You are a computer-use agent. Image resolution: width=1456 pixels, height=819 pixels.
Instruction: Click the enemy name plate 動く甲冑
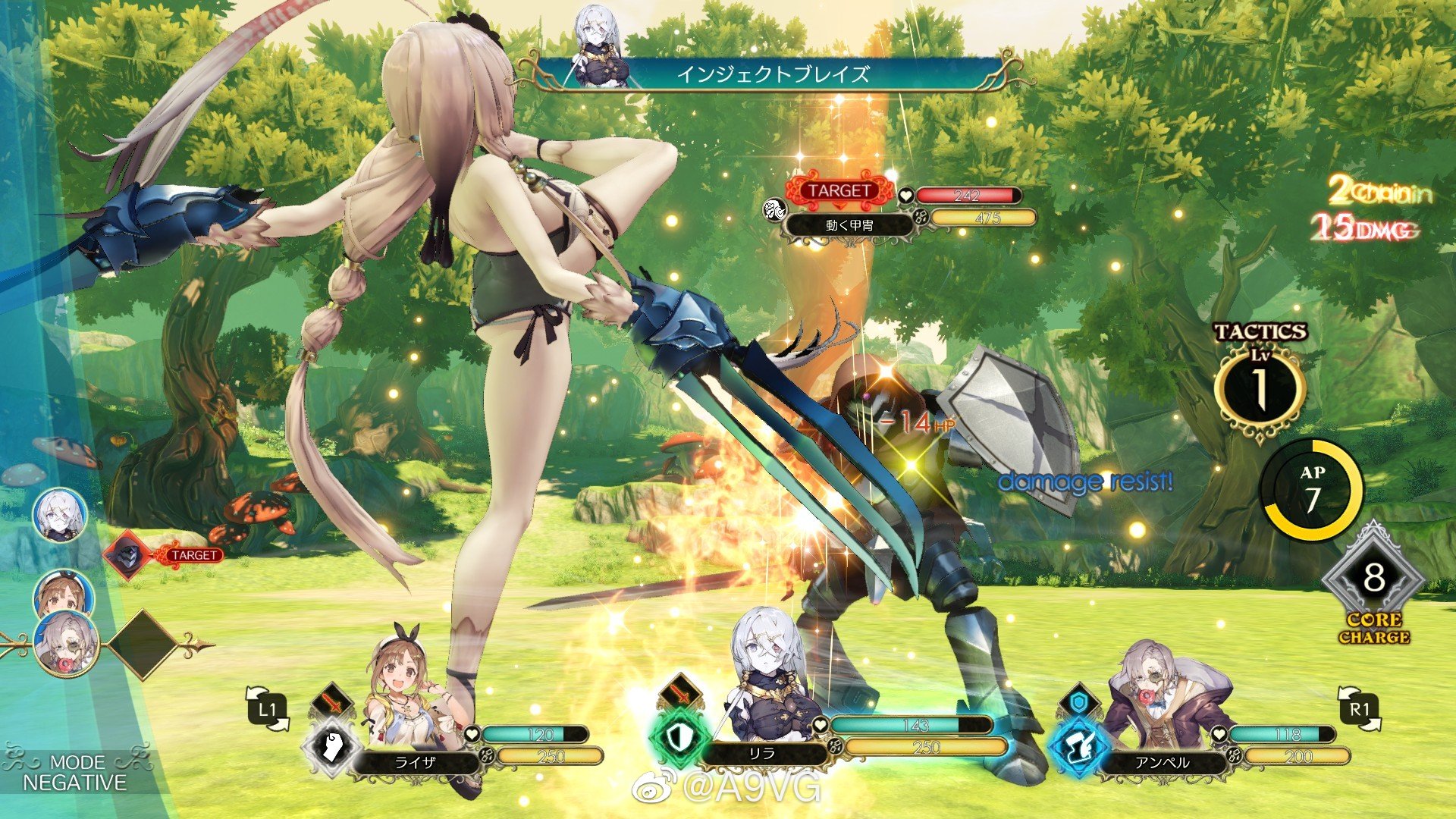pyautogui.click(x=849, y=225)
